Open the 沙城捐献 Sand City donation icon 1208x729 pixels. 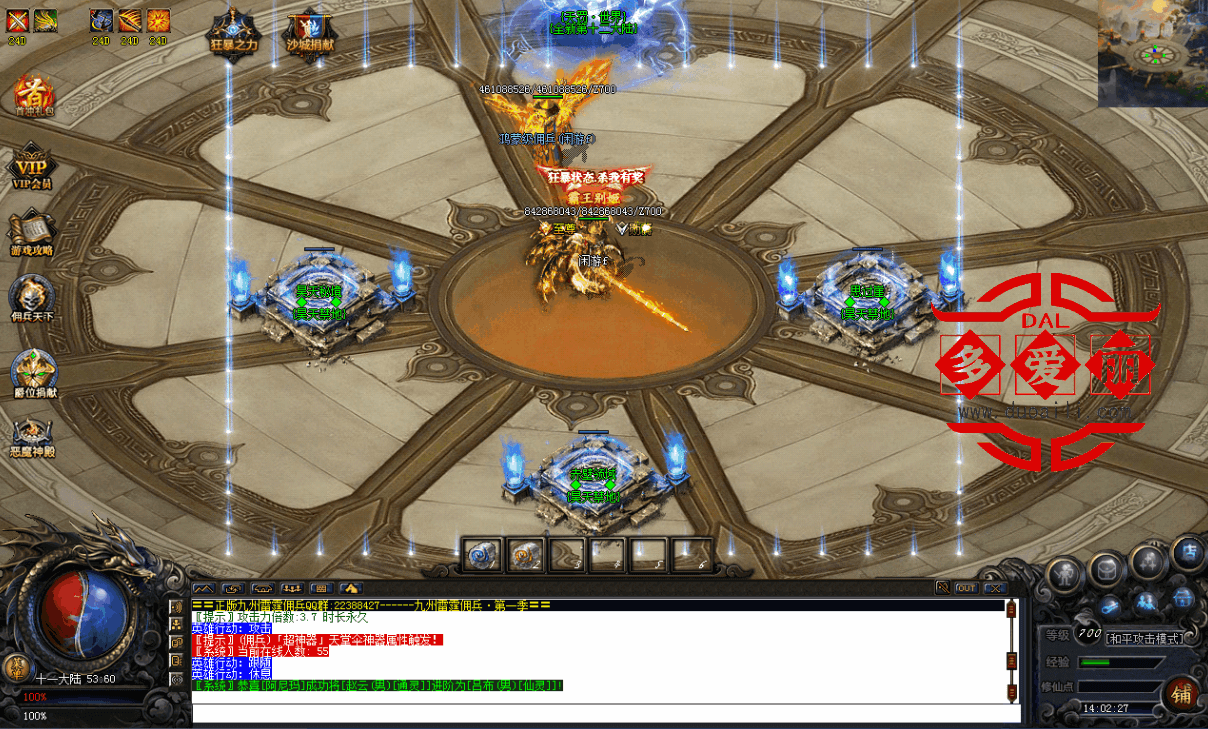click(308, 31)
